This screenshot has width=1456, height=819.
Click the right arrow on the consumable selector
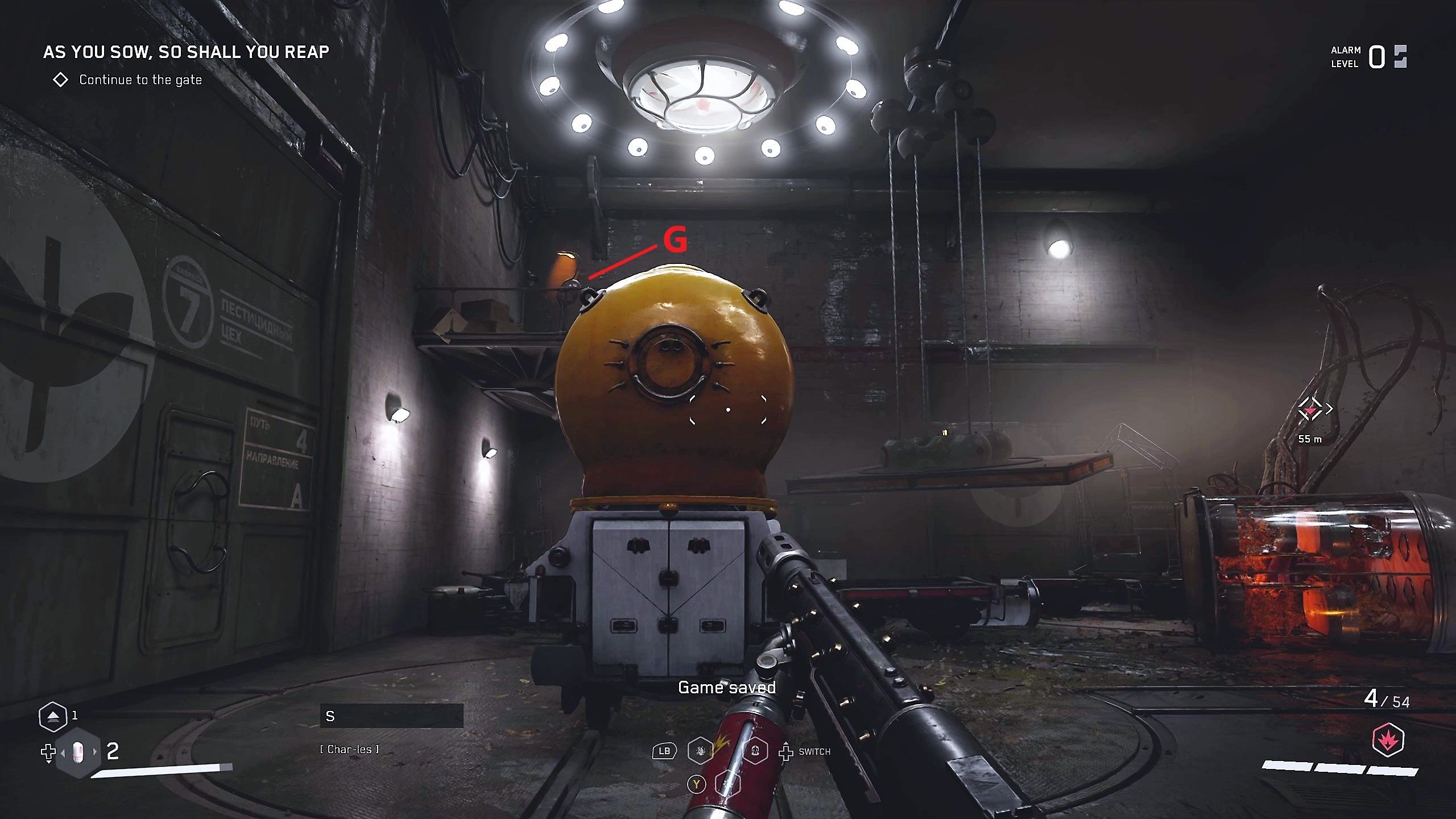tap(94, 753)
